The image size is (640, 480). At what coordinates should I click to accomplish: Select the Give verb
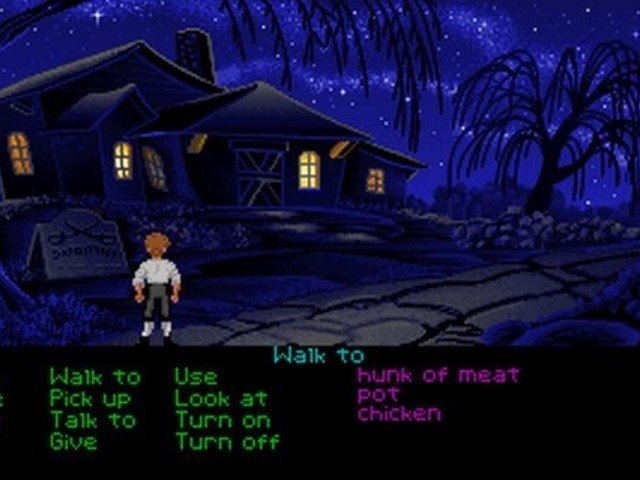74,441
